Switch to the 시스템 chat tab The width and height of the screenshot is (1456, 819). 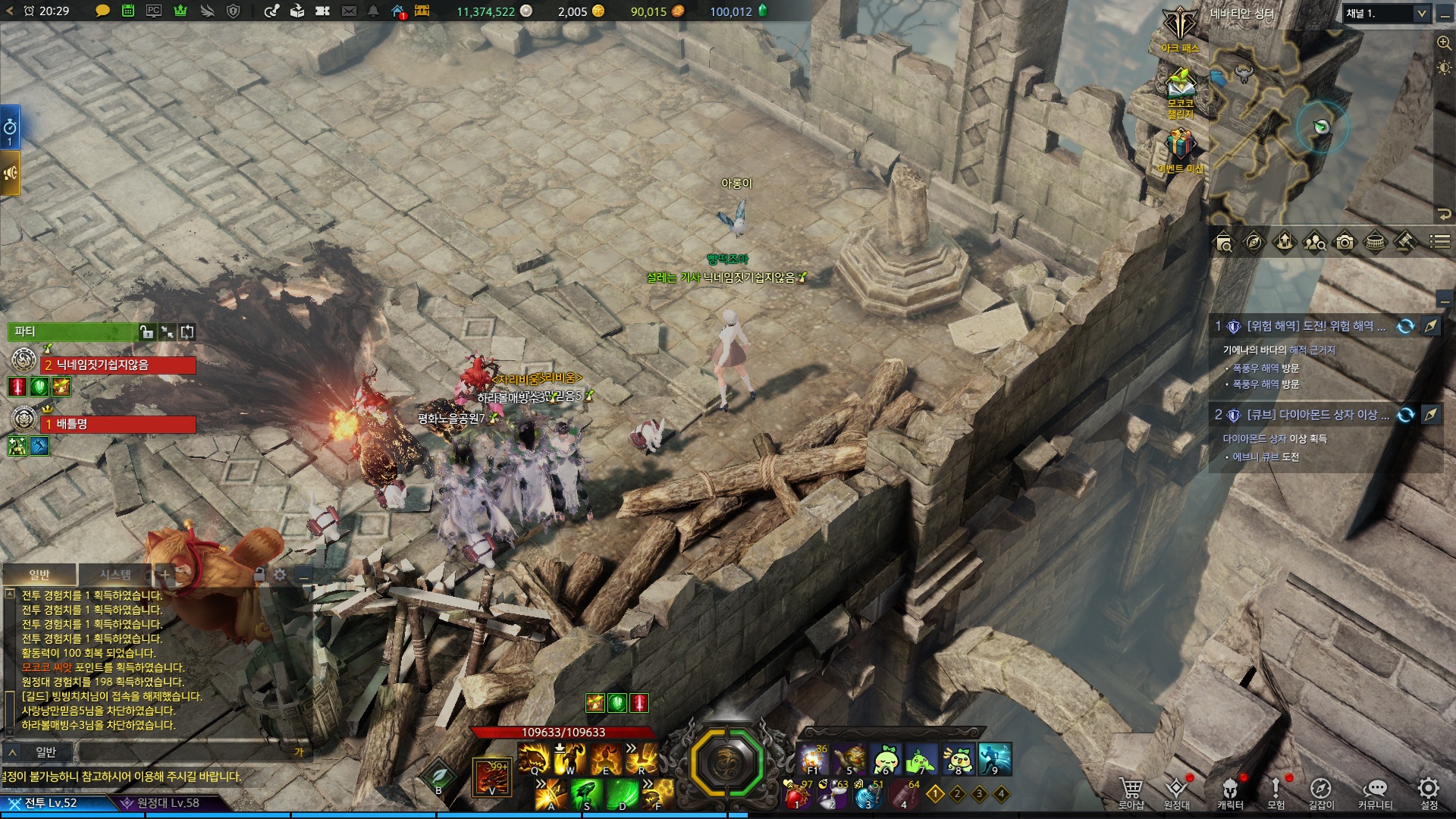[115, 575]
